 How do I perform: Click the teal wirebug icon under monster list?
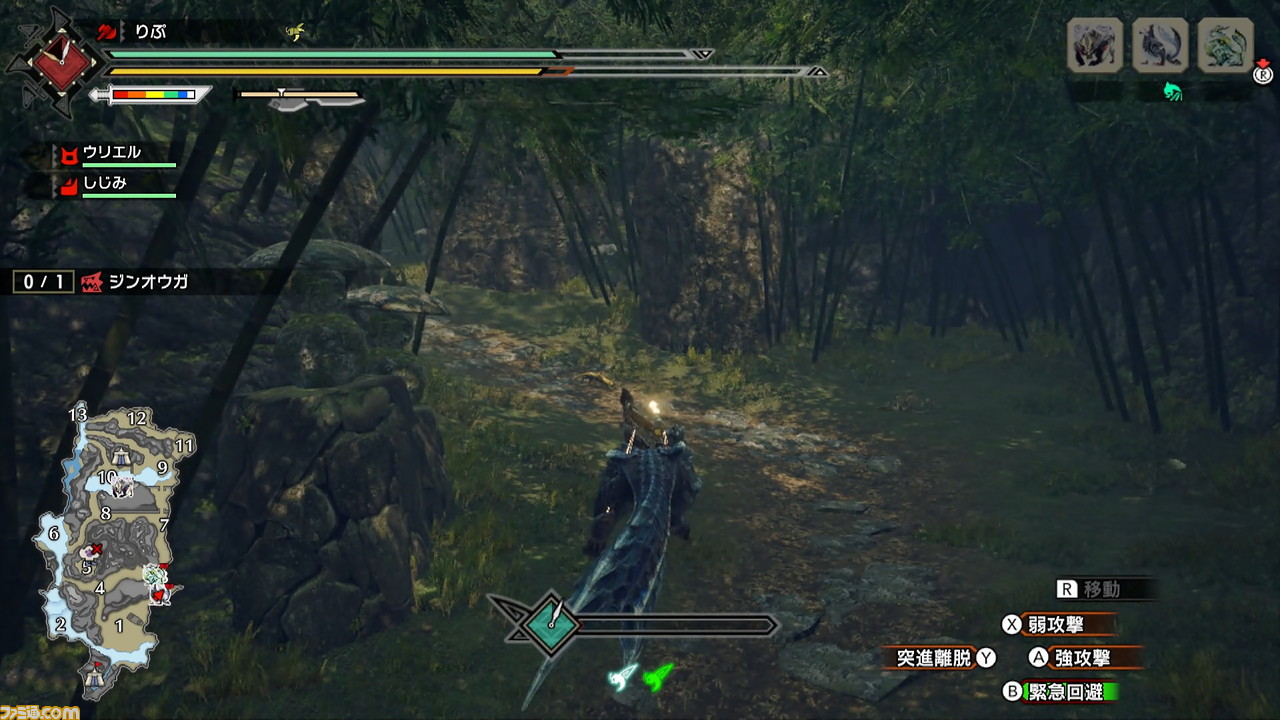(1172, 92)
